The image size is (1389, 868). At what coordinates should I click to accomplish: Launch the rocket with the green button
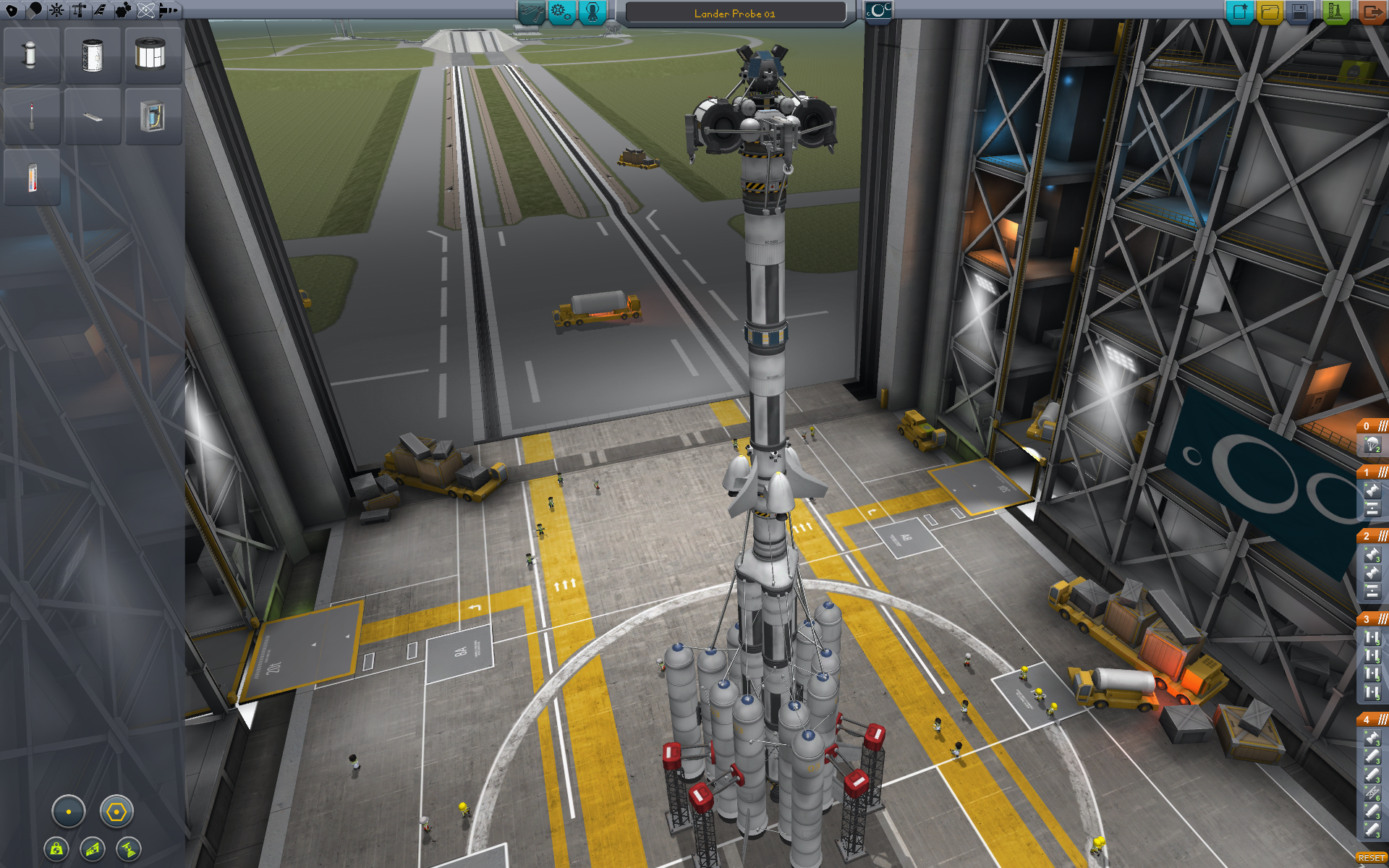(x=1335, y=12)
